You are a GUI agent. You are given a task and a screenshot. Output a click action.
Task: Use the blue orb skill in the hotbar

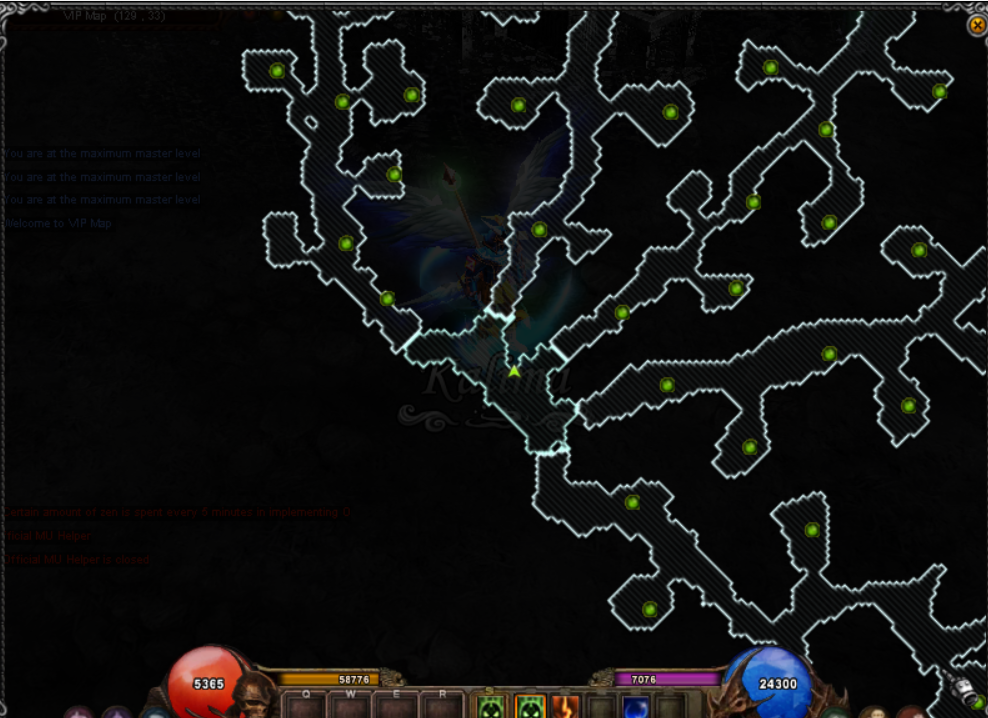(x=637, y=708)
